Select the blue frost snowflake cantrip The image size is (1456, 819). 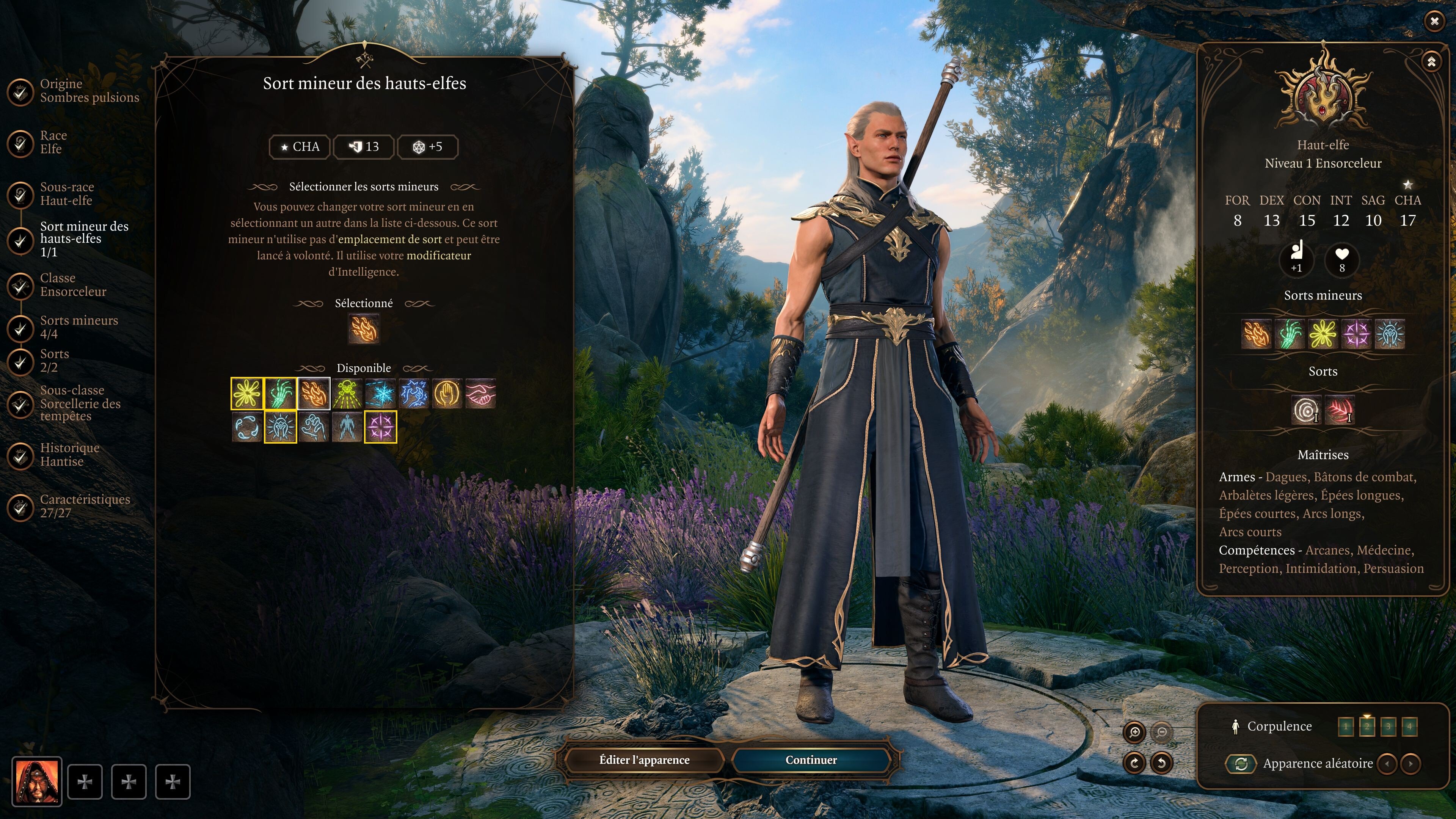coord(380,394)
